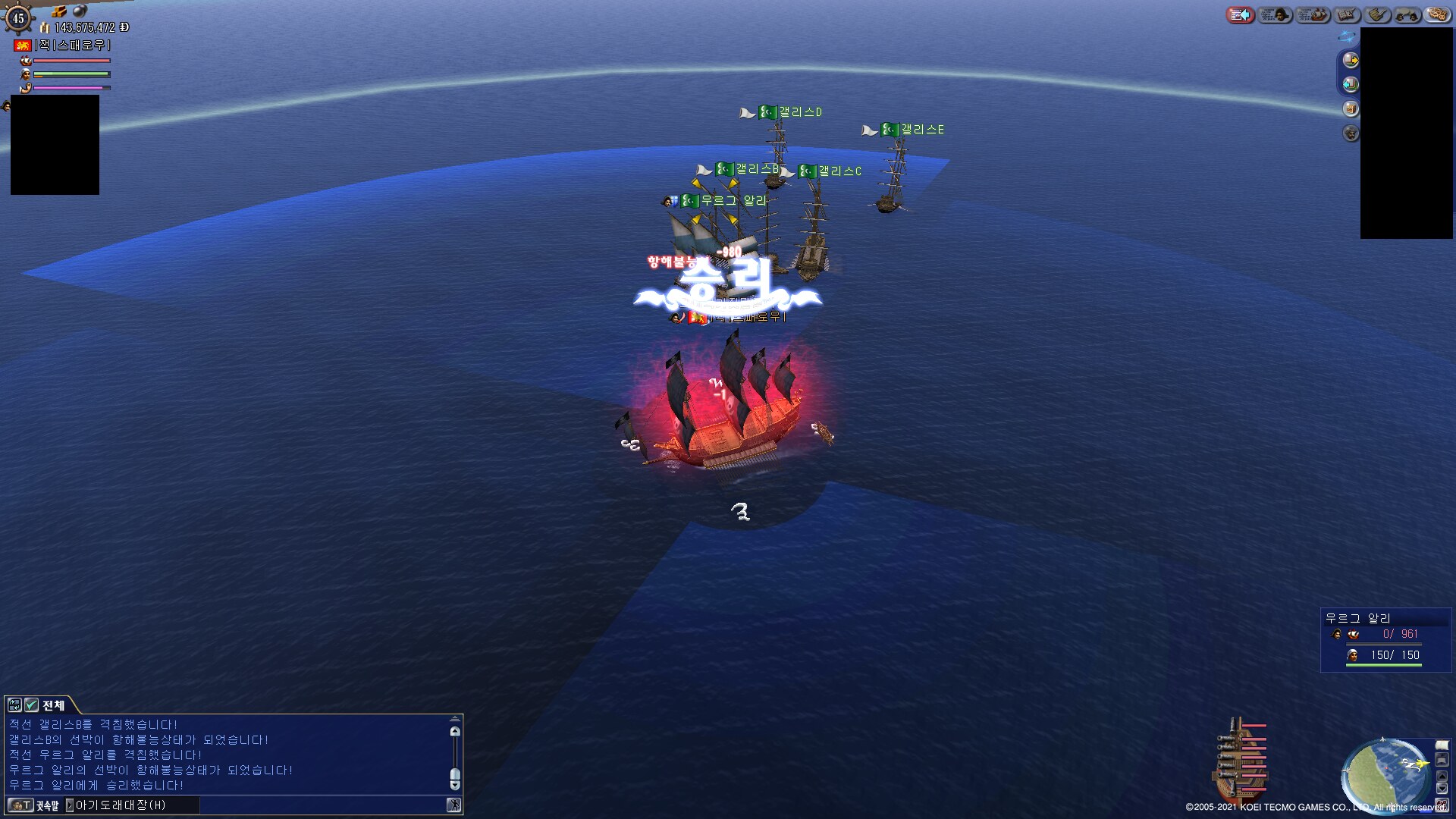1456x819 pixels.
Task: Click the cyan-arrow panel switch button
Action: (1351, 84)
